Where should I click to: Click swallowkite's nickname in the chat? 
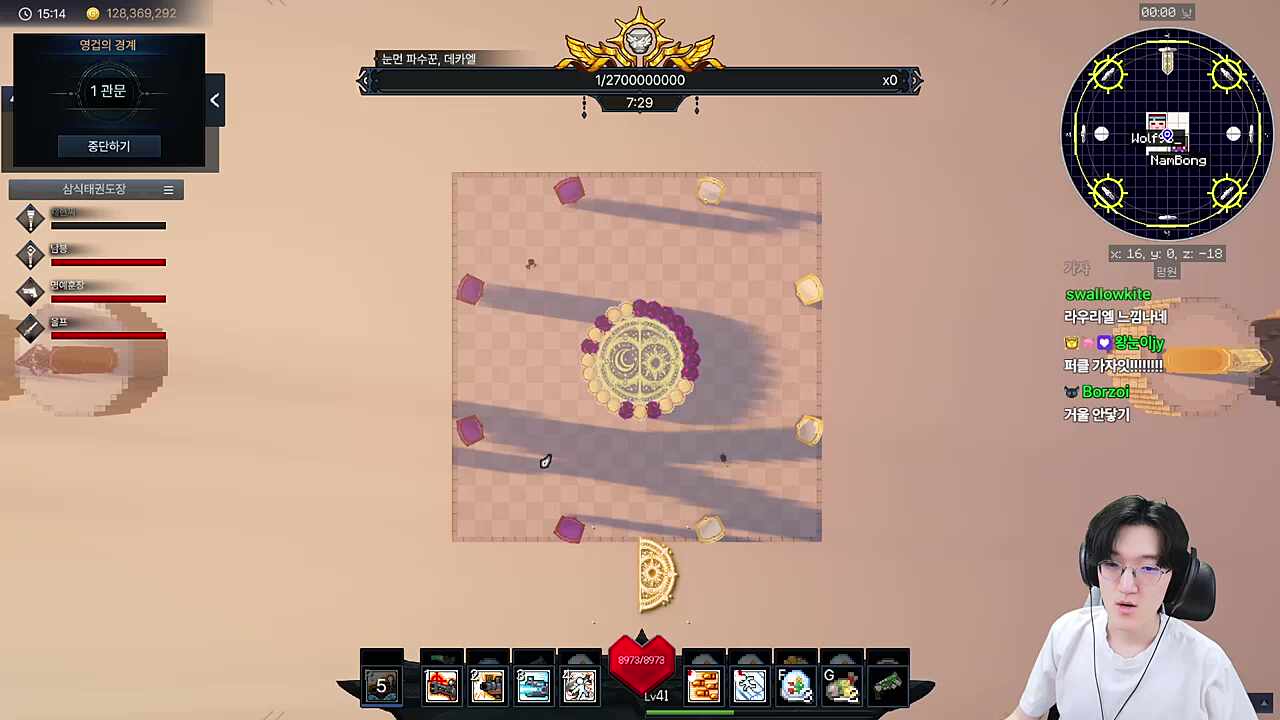click(x=1108, y=294)
